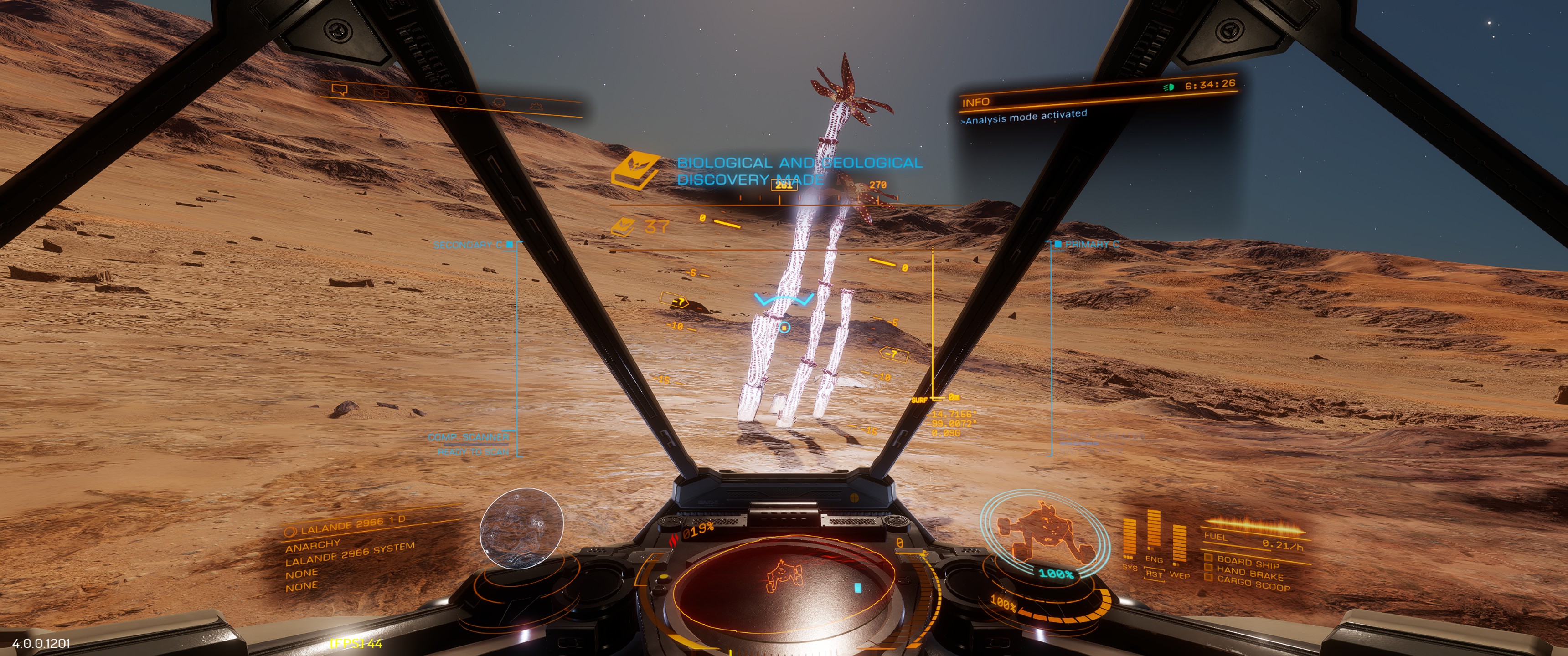The height and width of the screenshot is (656, 1568).
Task: Select the Comp. Scanner fire group label
Action: (468, 437)
